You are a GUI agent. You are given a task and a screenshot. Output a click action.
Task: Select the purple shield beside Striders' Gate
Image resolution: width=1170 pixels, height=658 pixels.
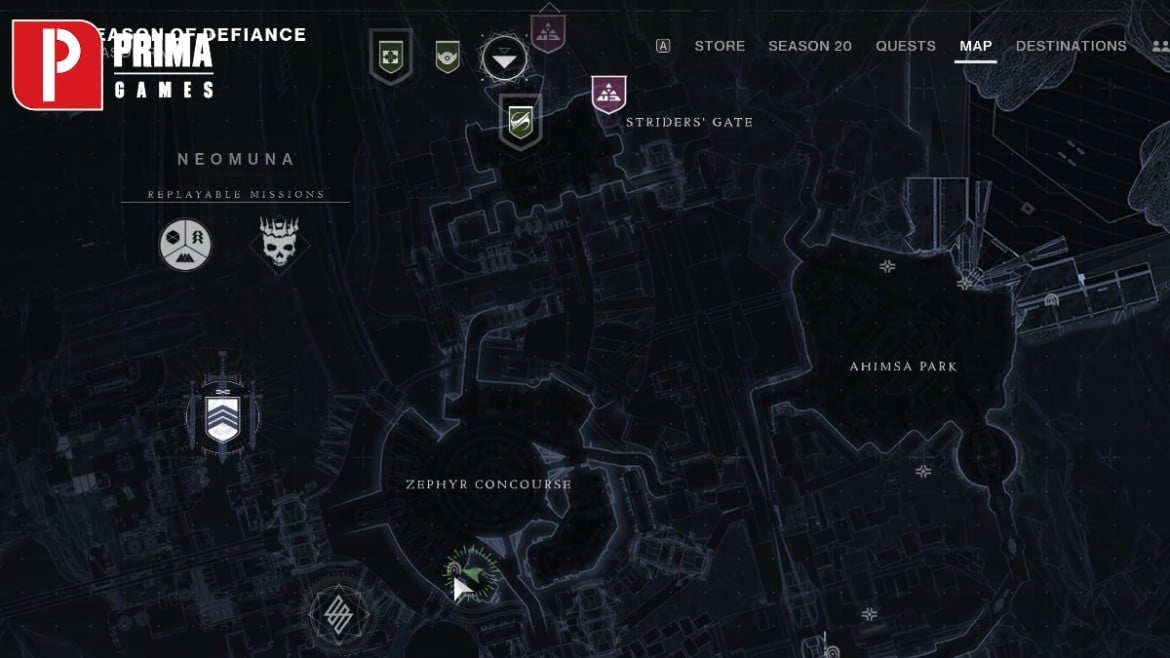point(609,94)
